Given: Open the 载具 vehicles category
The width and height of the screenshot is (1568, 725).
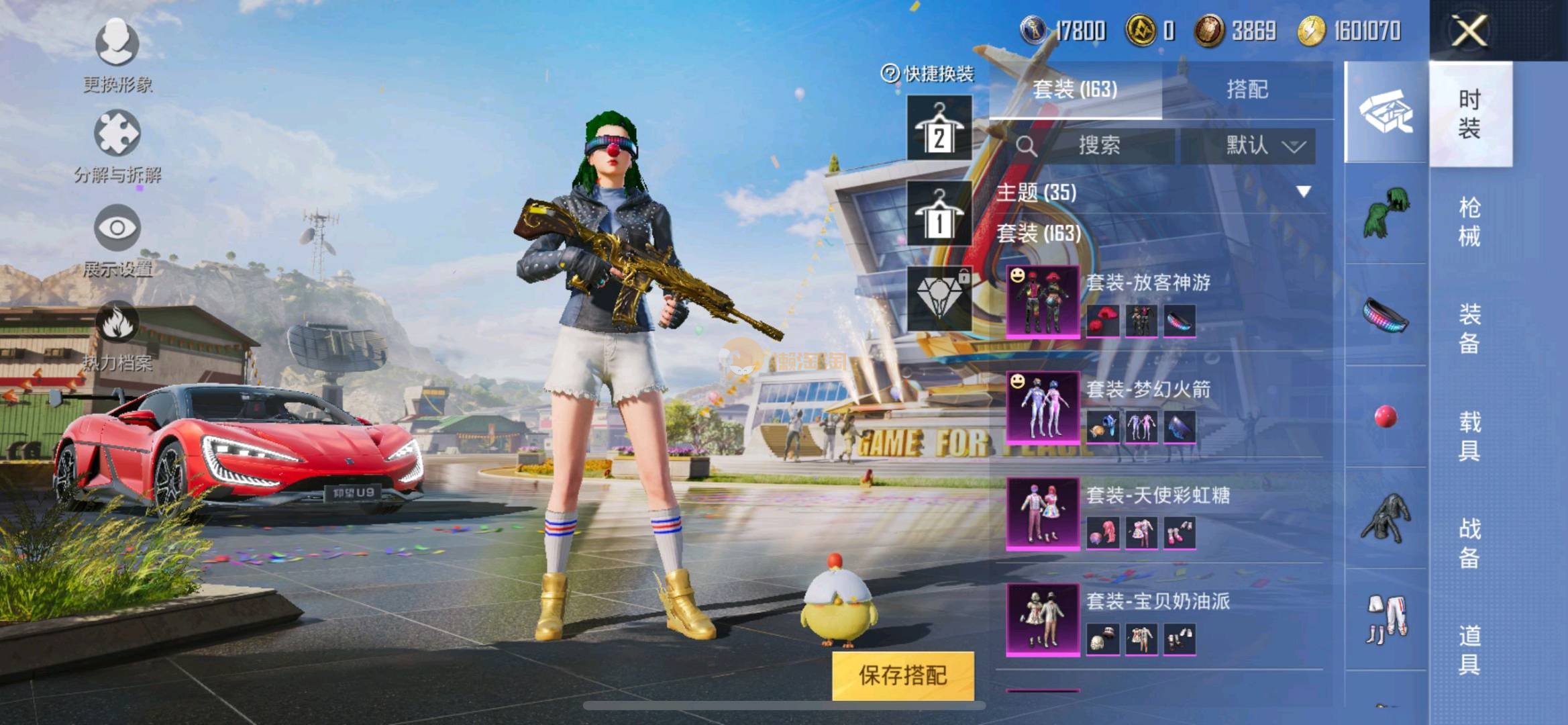Looking at the screenshot, I should point(1469,436).
